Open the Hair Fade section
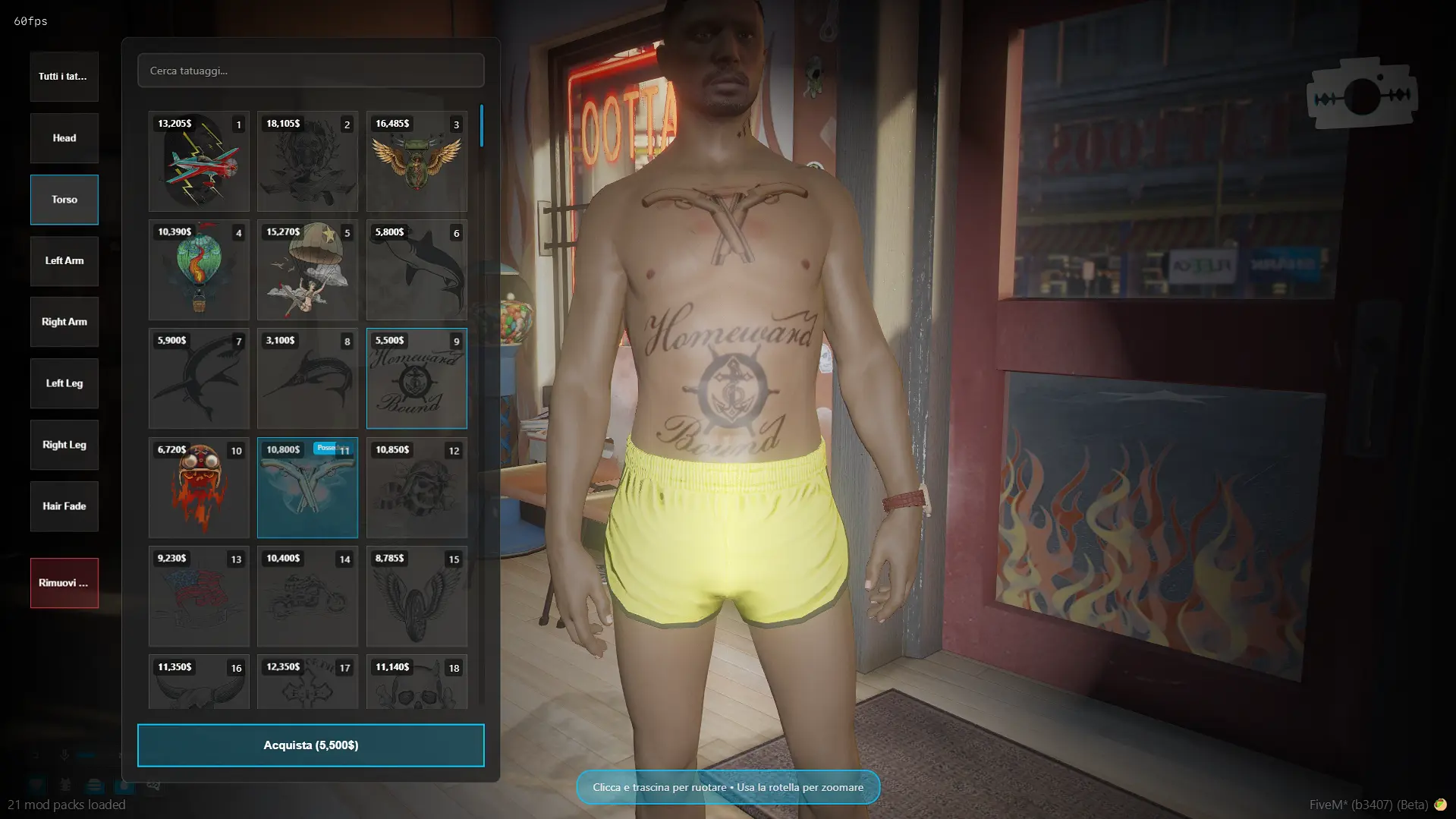Screen dimensions: 1456x819 [x=64, y=506]
